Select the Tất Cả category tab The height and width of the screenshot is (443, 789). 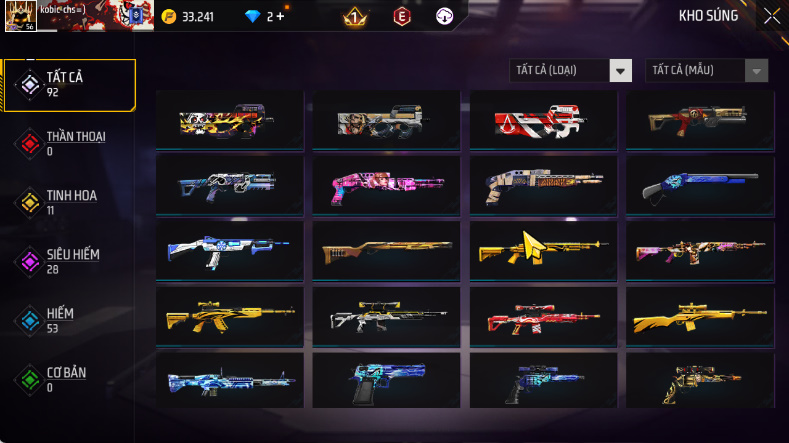point(69,84)
